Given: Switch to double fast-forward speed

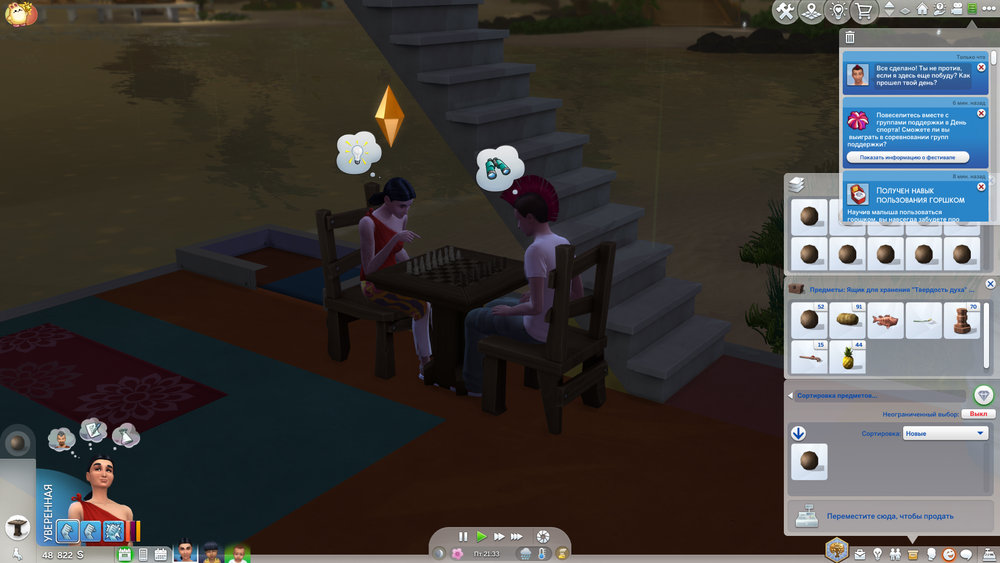Looking at the screenshot, I should coord(500,537).
